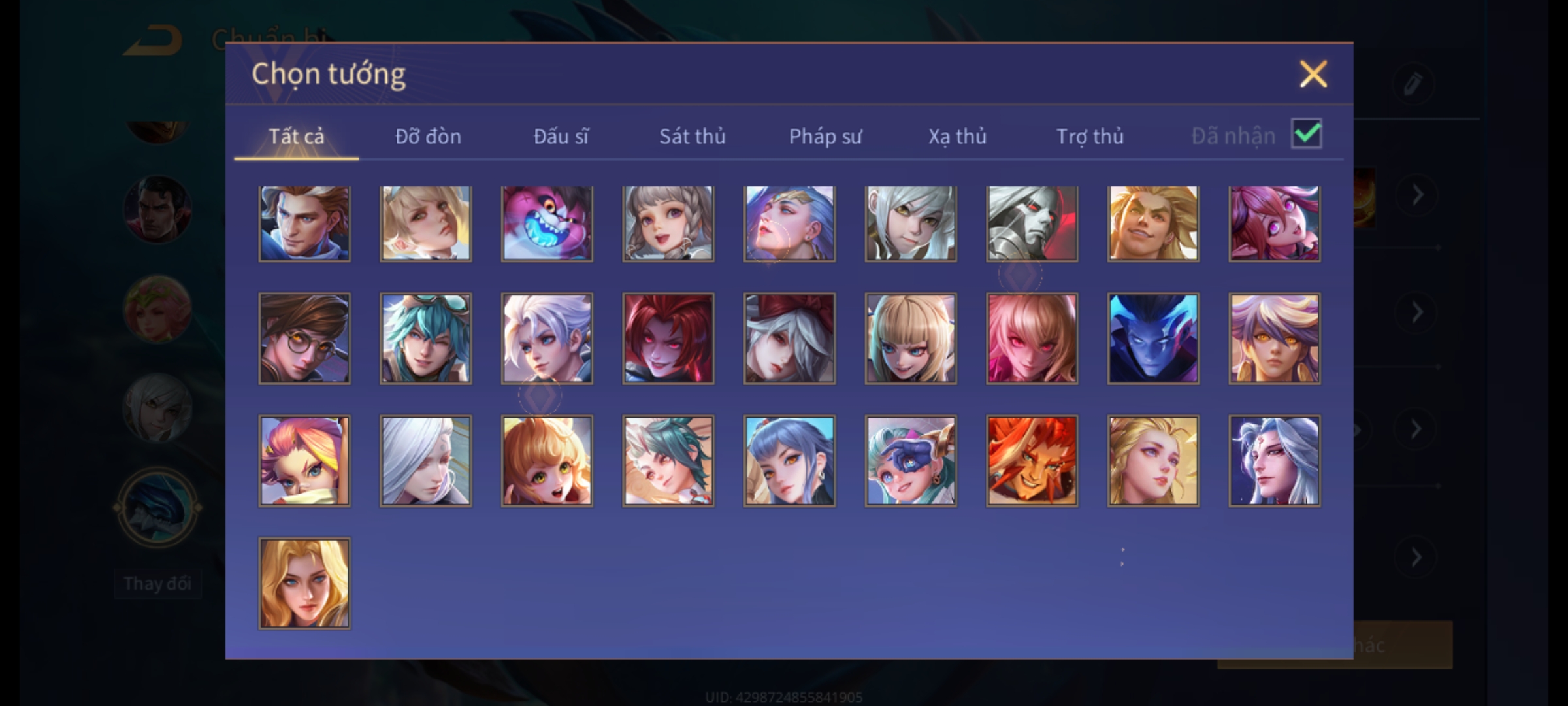The image size is (1568, 706).
Task: Show the Sát thủ heroes tab
Action: 692,136
